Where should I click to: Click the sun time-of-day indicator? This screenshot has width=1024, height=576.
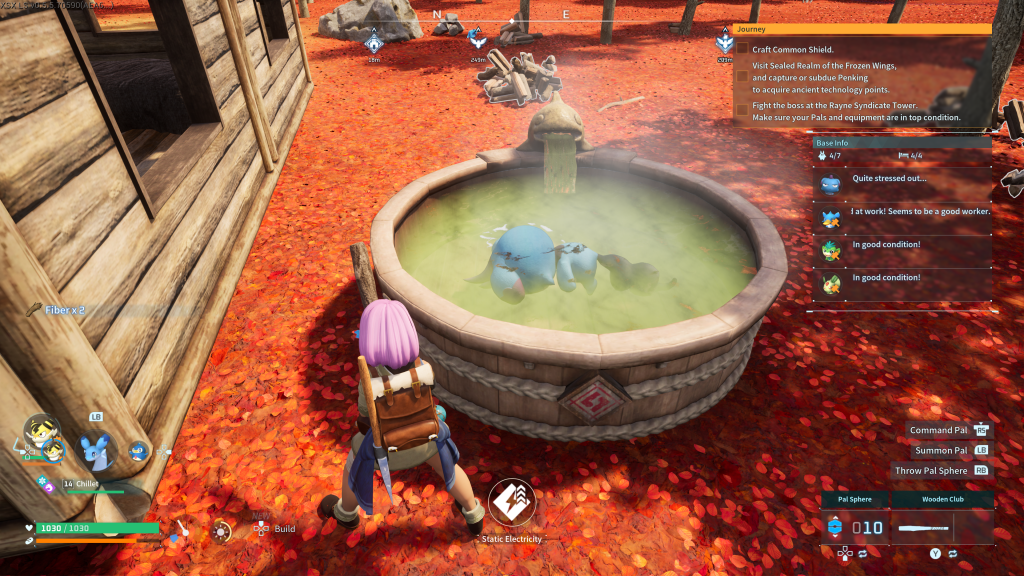pyautogui.click(x=222, y=530)
